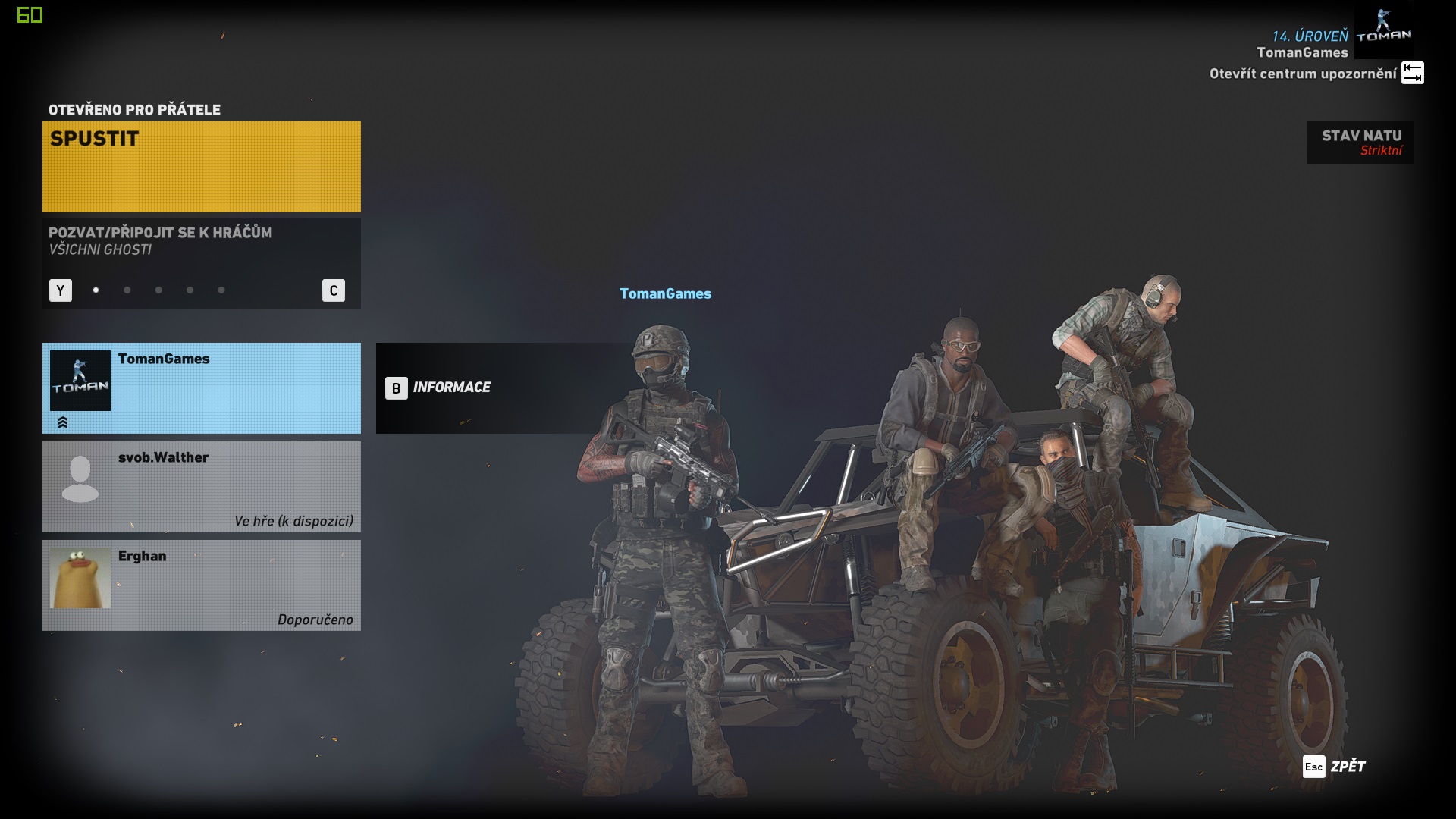1456x819 pixels.
Task: Pick the recommended player Erghan
Action: coord(201,585)
